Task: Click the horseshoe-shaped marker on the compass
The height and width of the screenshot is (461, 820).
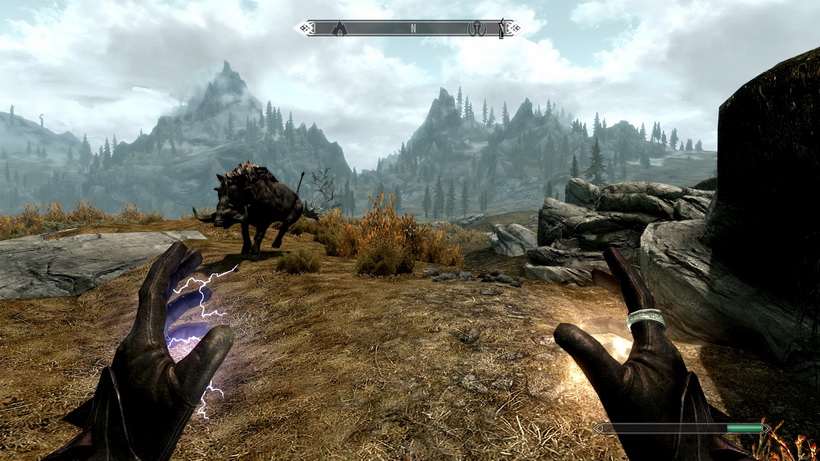Action: [x=478, y=28]
